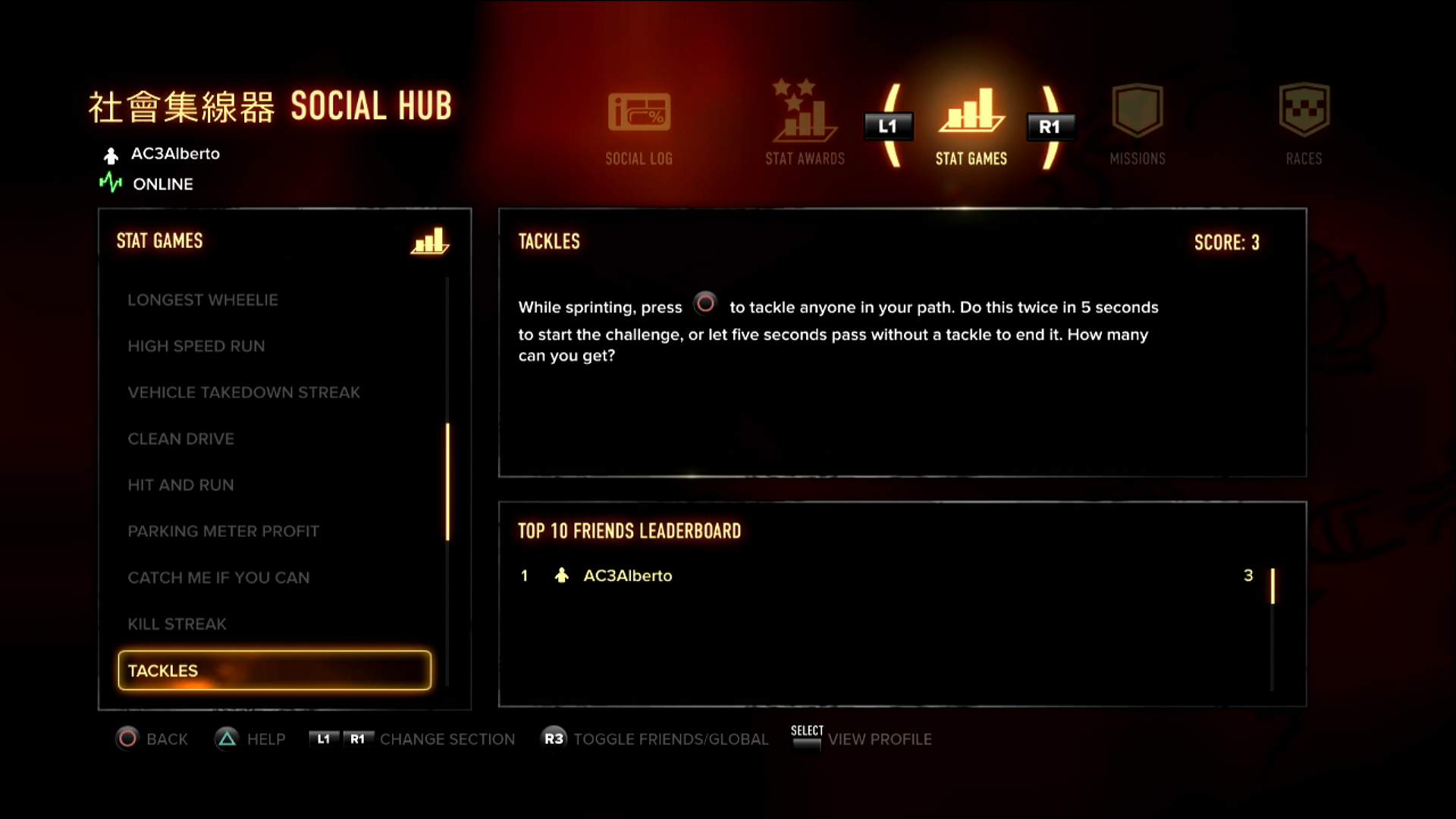This screenshot has height=819, width=1456.
Task: Show the Races tab
Action: click(1304, 127)
